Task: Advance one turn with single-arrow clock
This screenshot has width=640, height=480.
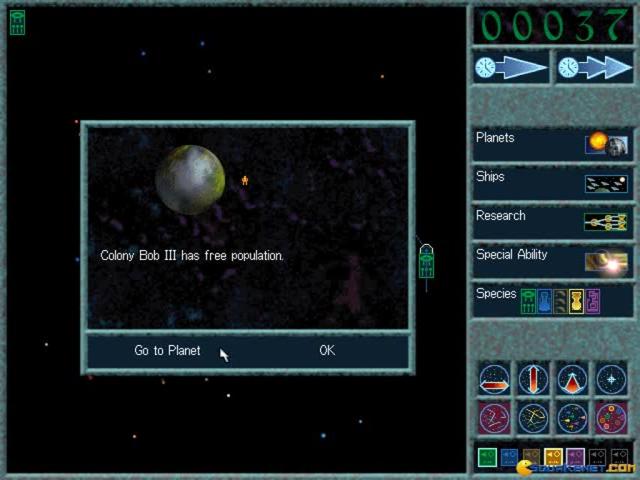Action: 511,67
